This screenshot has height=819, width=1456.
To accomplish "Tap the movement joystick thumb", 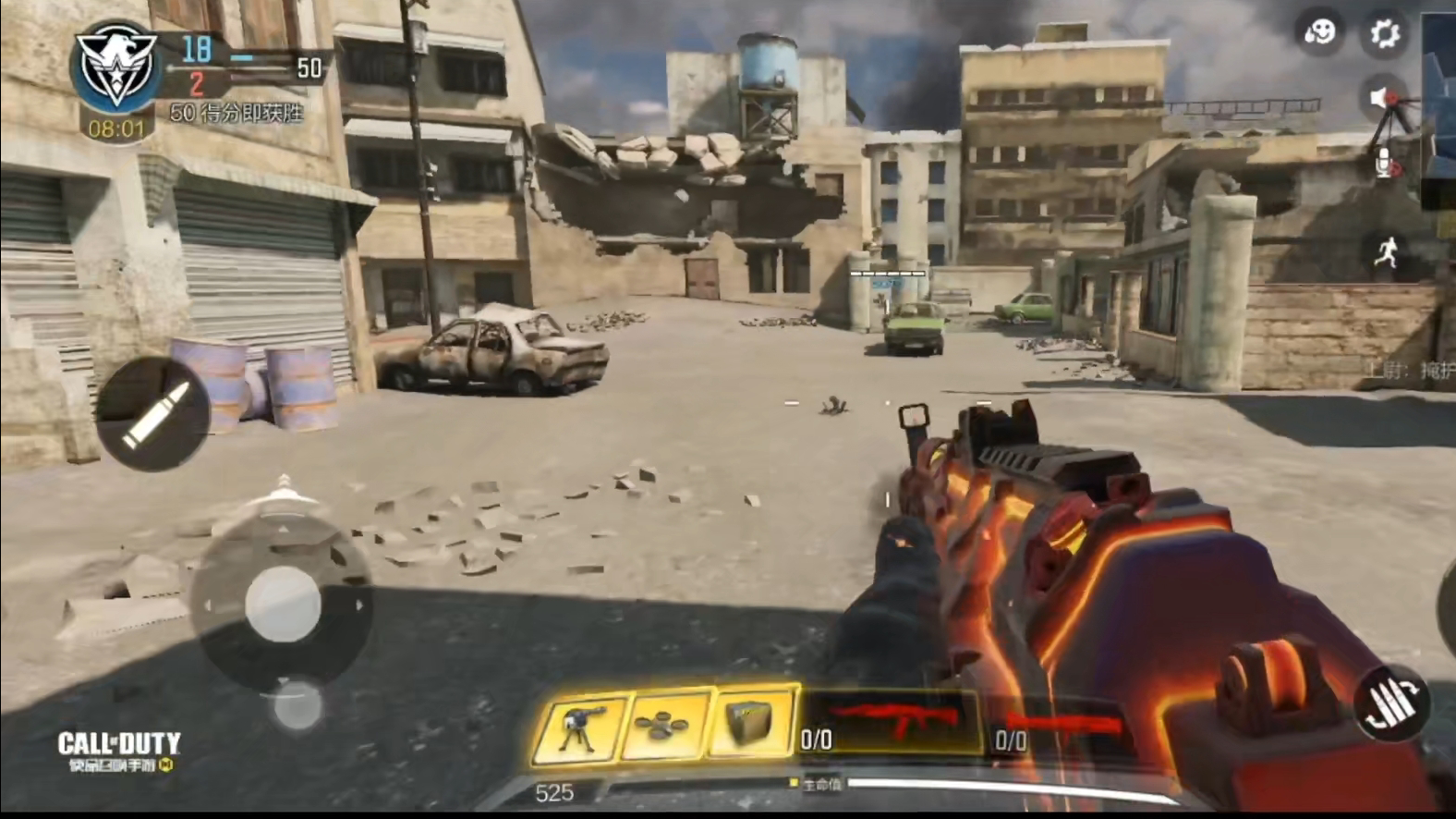I will click(283, 605).
